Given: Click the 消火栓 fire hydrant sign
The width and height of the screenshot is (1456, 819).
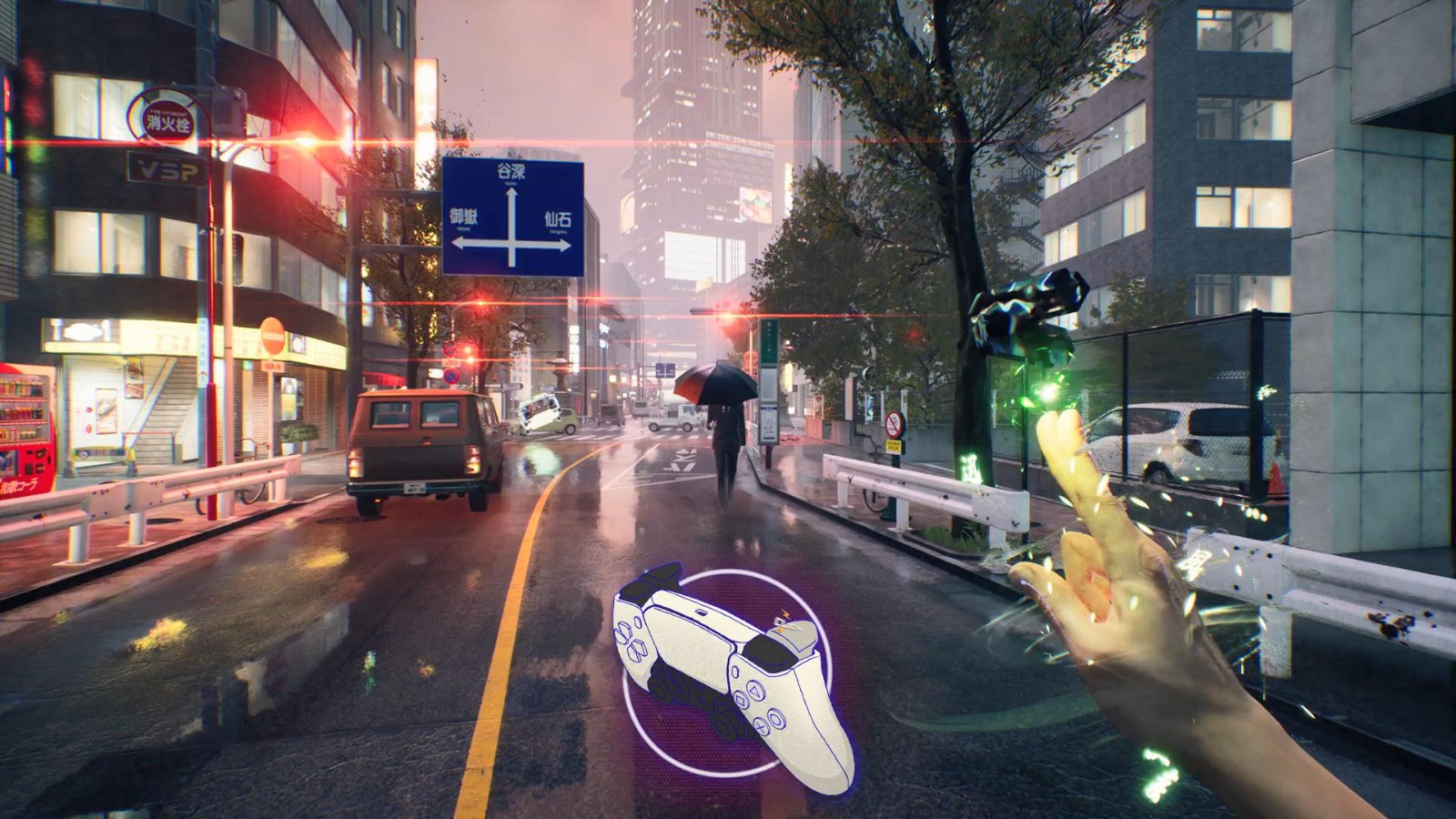Looking at the screenshot, I should 168,119.
